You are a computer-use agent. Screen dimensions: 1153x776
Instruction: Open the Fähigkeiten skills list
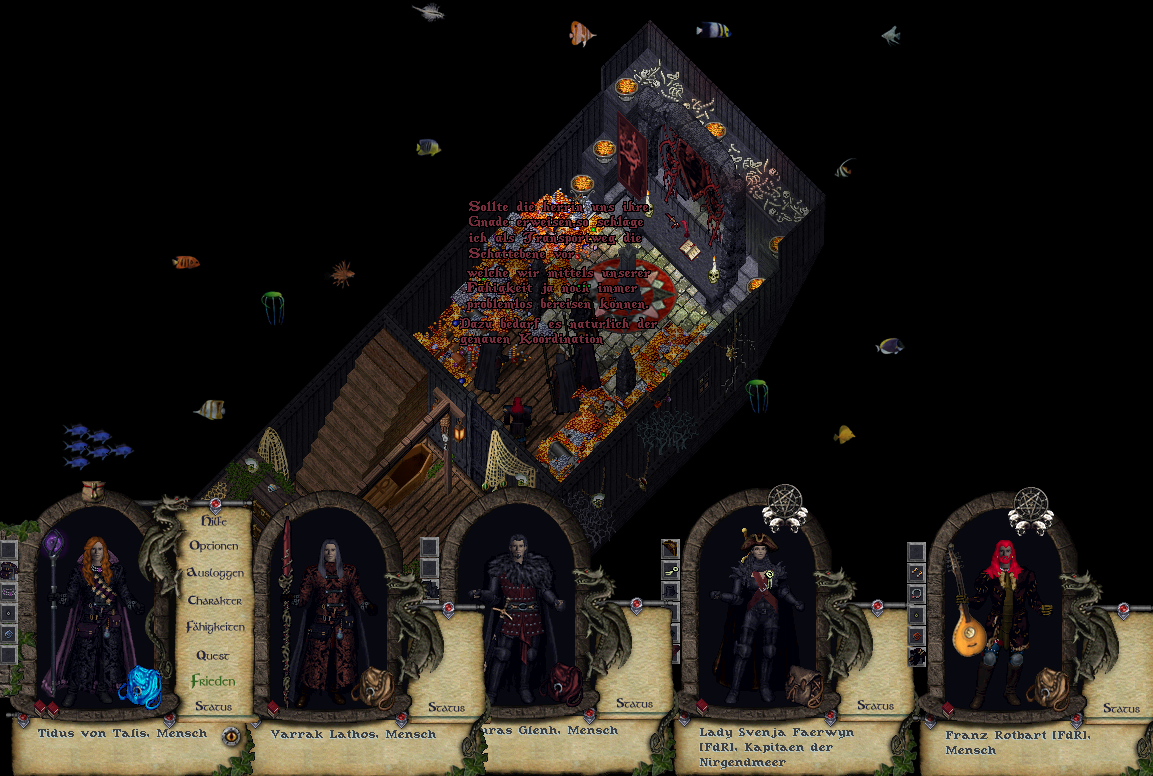pyautogui.click(x=214, y=627)
